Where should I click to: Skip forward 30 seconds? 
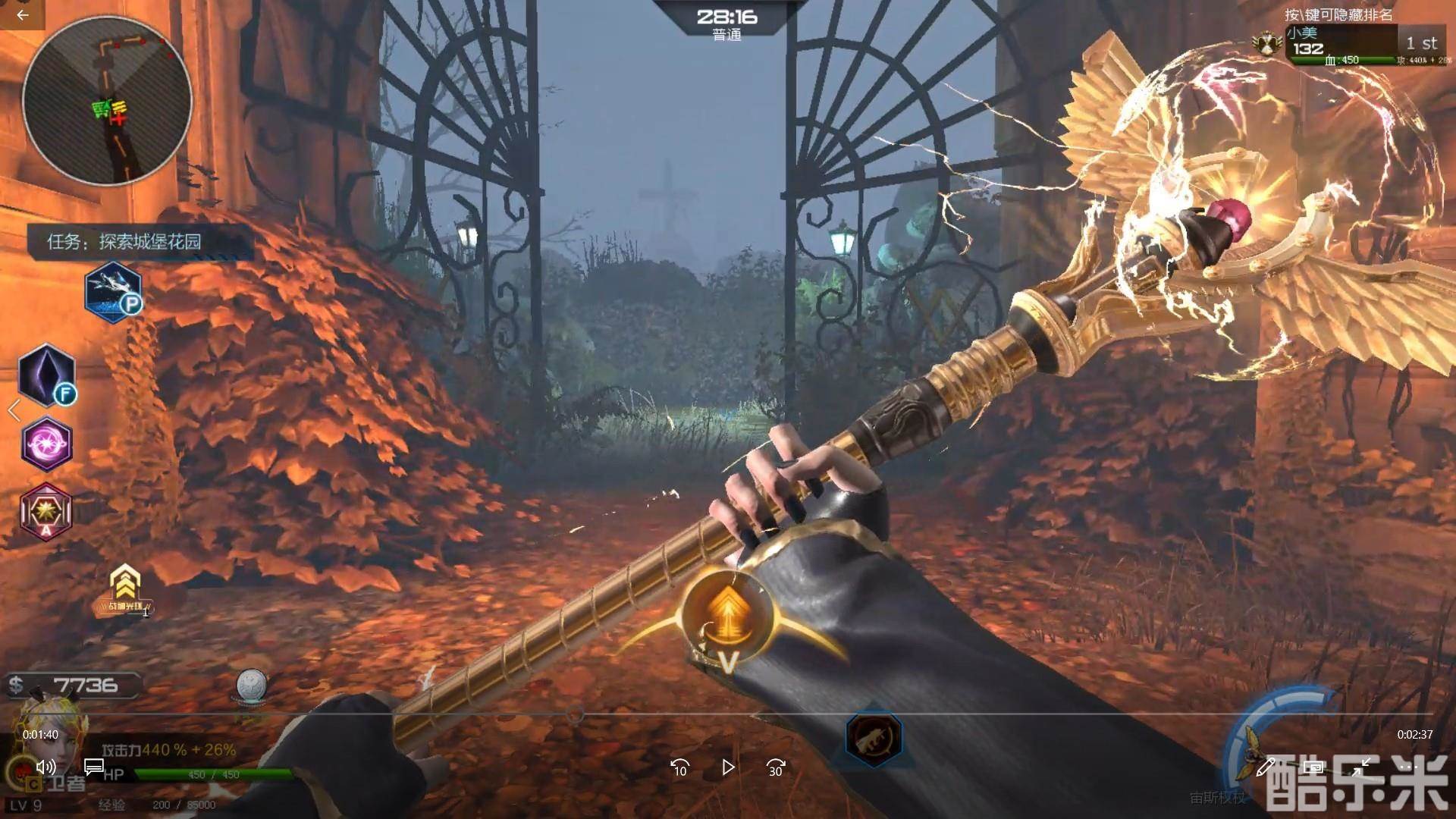[776, 768]
